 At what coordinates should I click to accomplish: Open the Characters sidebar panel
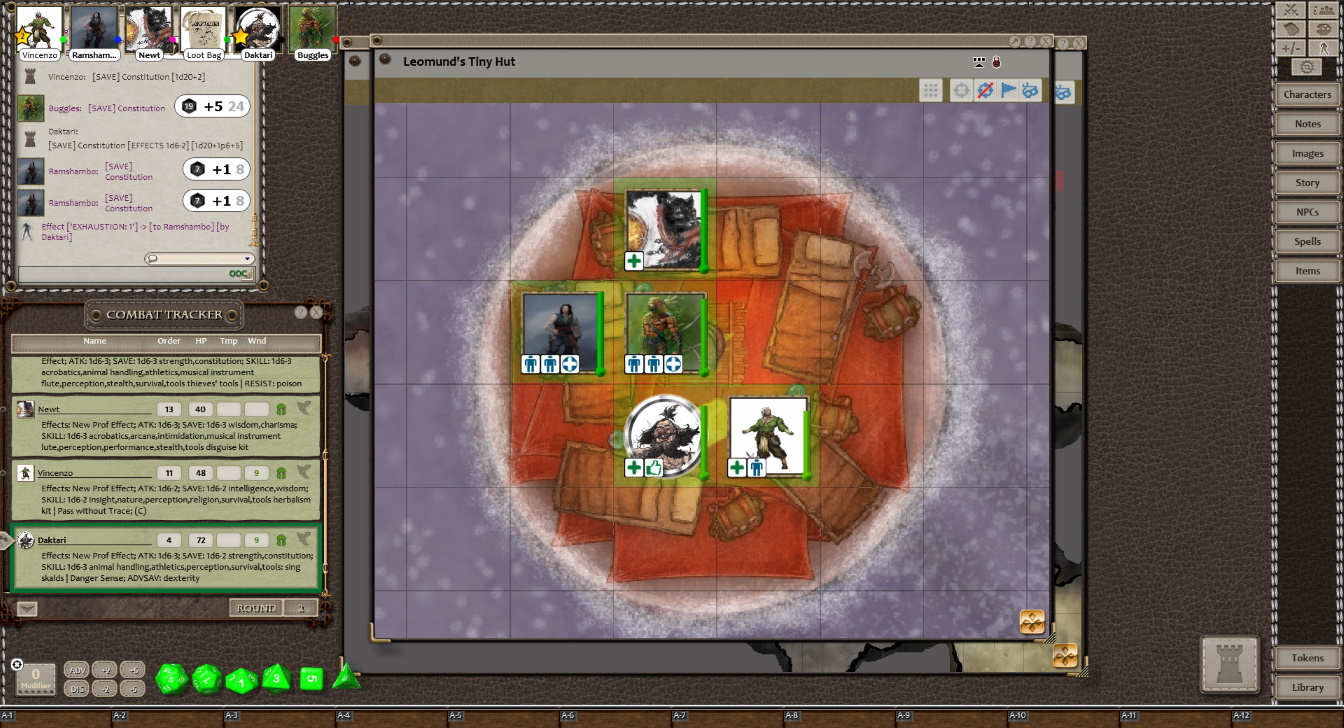point(1307,95)
